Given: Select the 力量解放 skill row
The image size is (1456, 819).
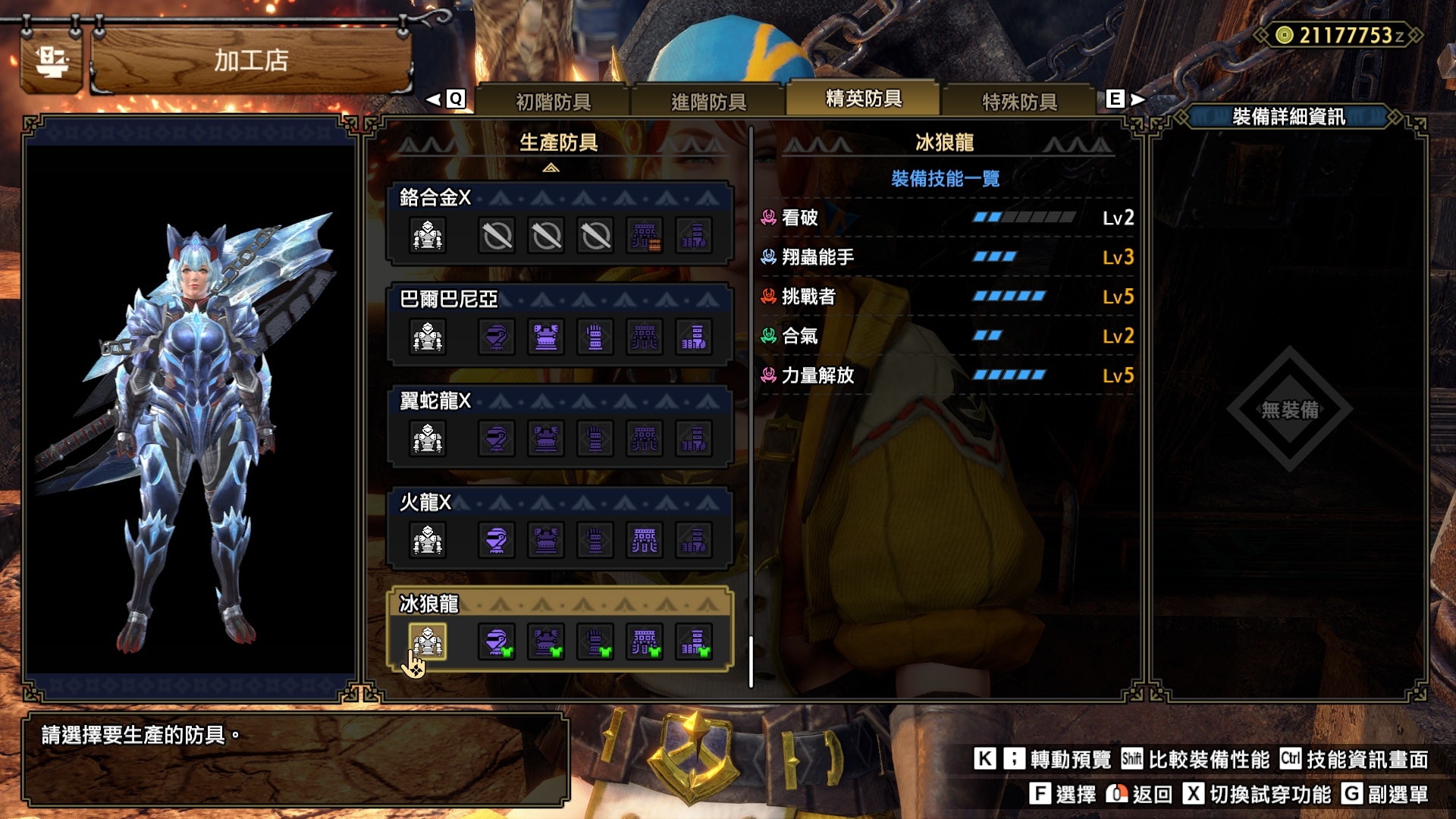Looking at the screenshot, I should click(946, 375).
